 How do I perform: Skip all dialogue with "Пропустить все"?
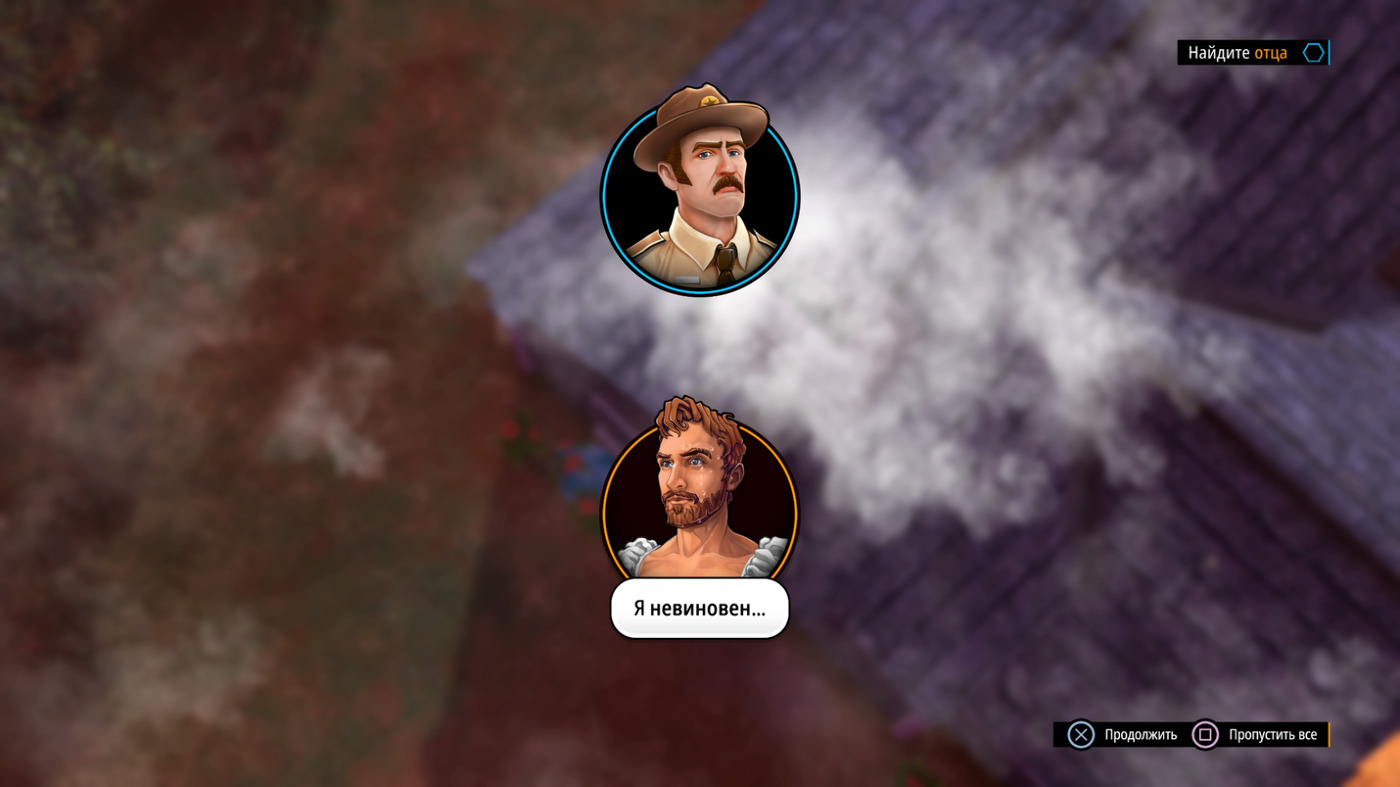pos(1257,735)
